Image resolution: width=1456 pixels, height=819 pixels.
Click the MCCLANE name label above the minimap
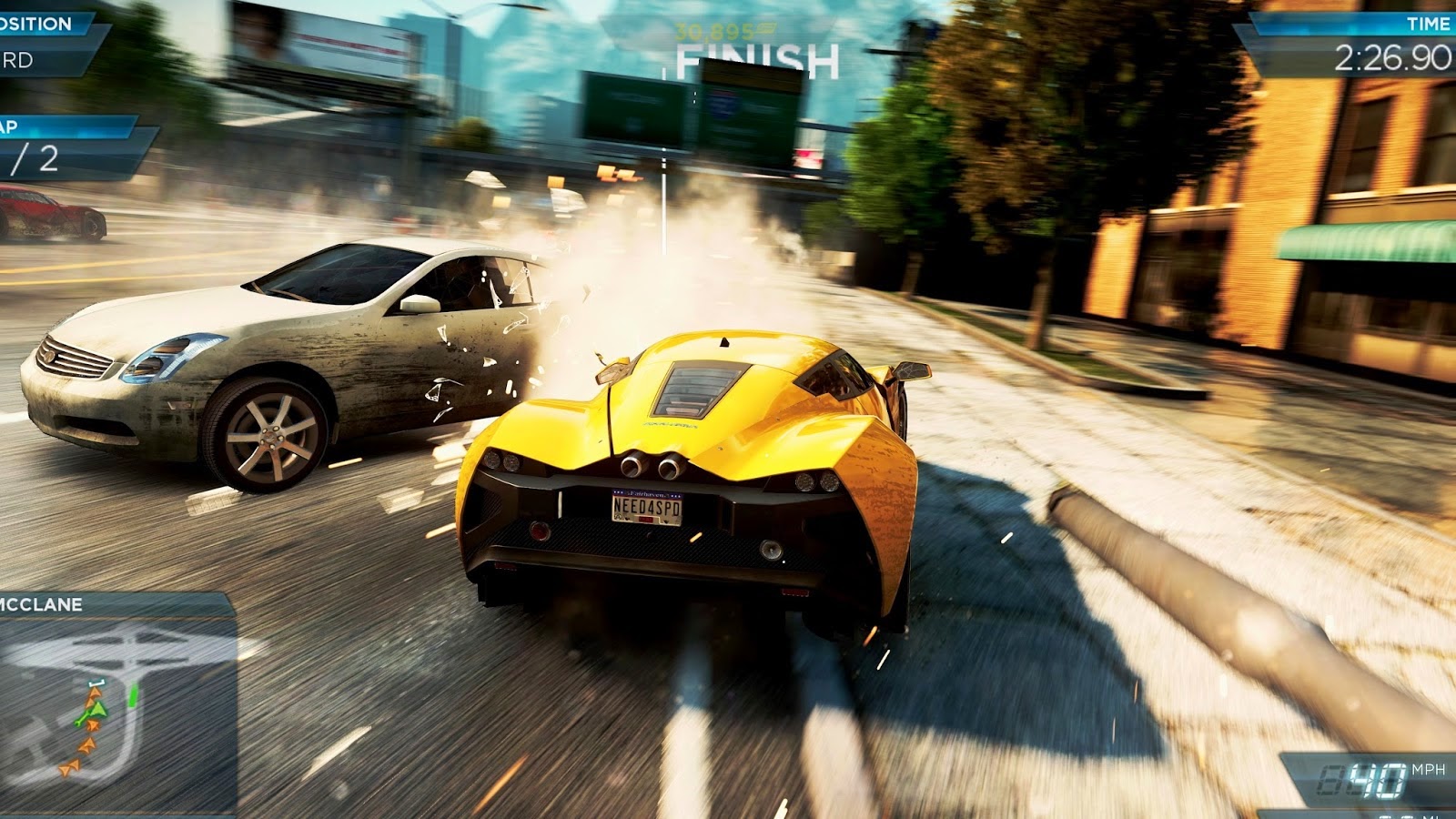tap(41, 602)
